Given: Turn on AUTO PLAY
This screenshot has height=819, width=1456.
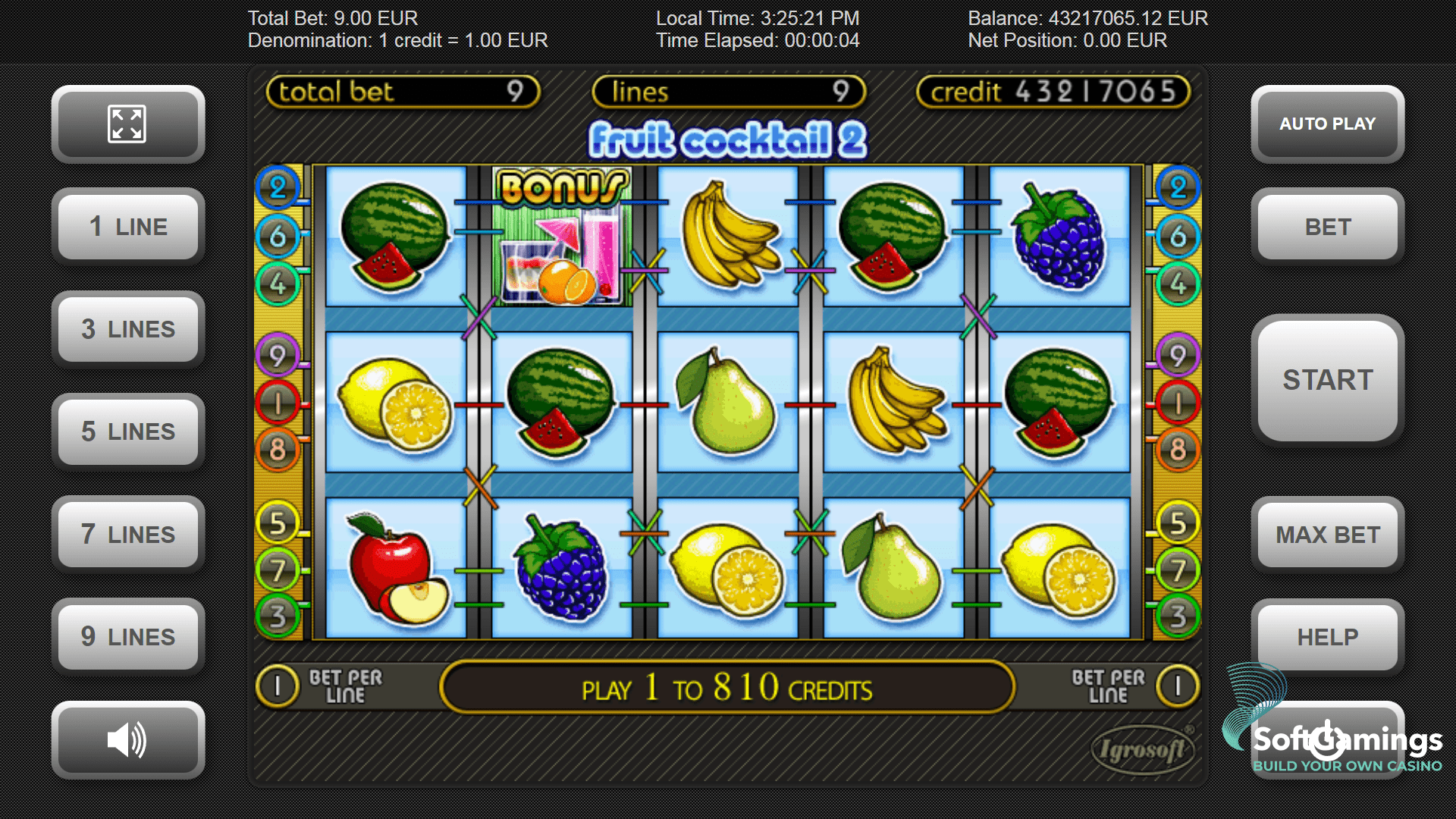Looking at the screenshot, I should (1327, 124).
